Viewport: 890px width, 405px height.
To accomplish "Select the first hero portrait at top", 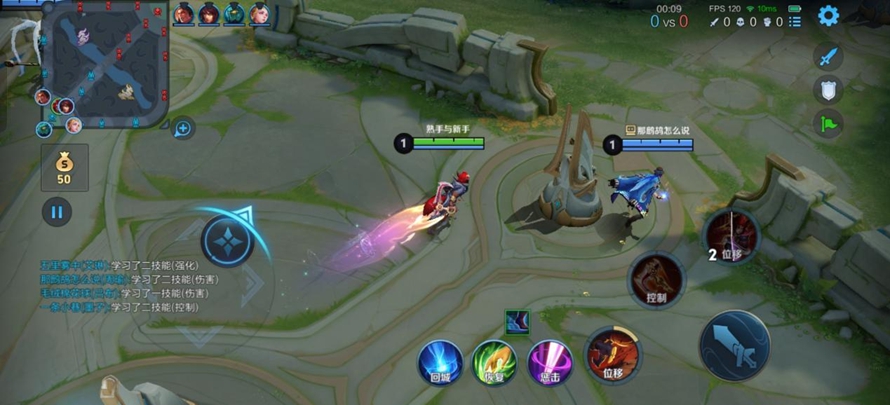I will click(184, 14).
